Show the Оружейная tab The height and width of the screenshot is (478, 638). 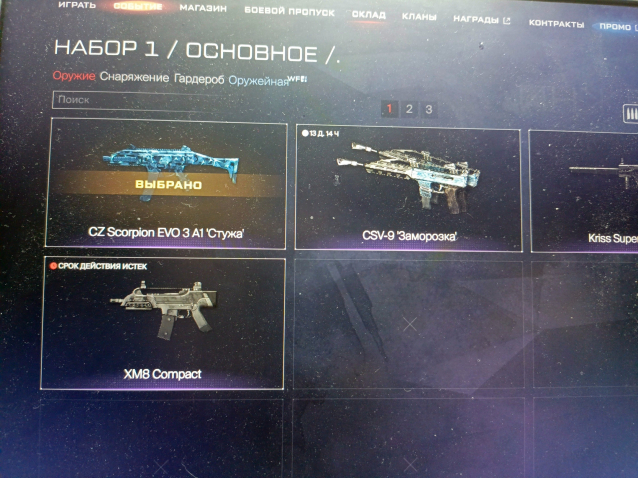point(256,81)
